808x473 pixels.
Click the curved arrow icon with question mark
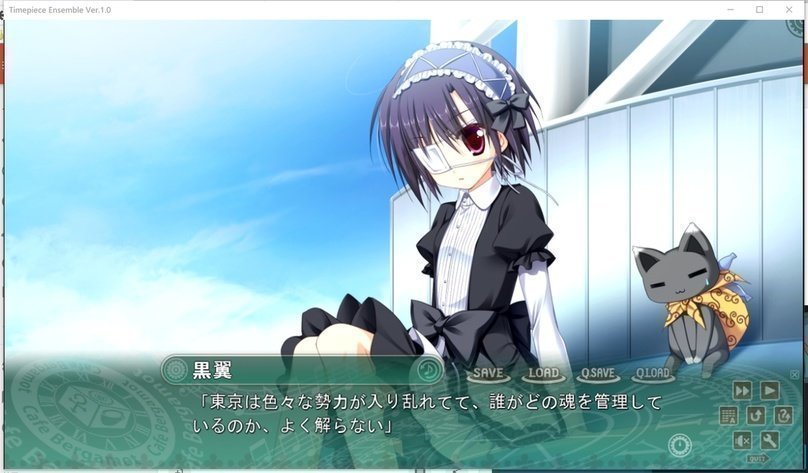(x=781, y=415)
